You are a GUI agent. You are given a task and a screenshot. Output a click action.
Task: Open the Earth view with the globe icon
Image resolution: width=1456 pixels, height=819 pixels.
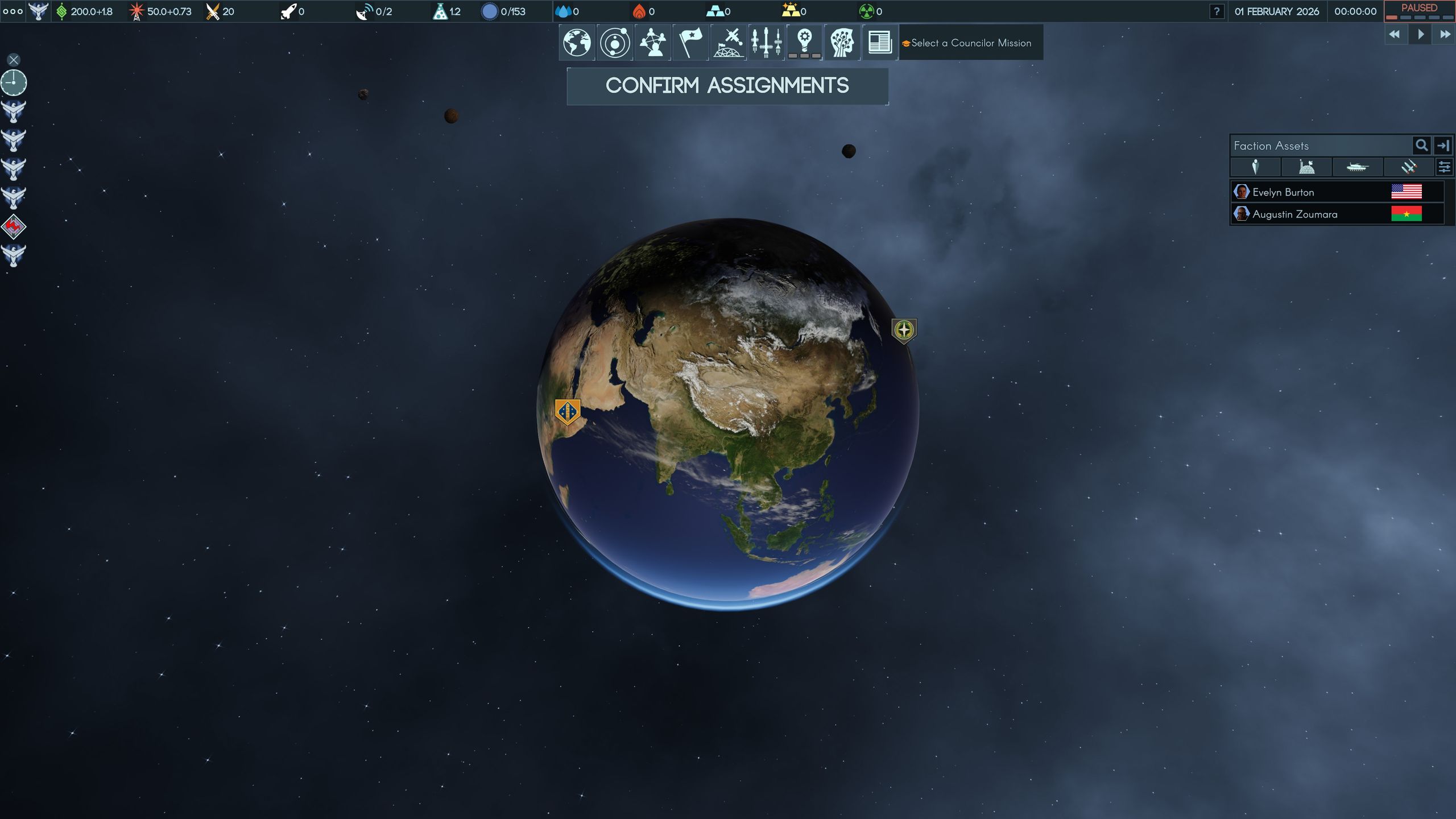(x=576, y=43)
